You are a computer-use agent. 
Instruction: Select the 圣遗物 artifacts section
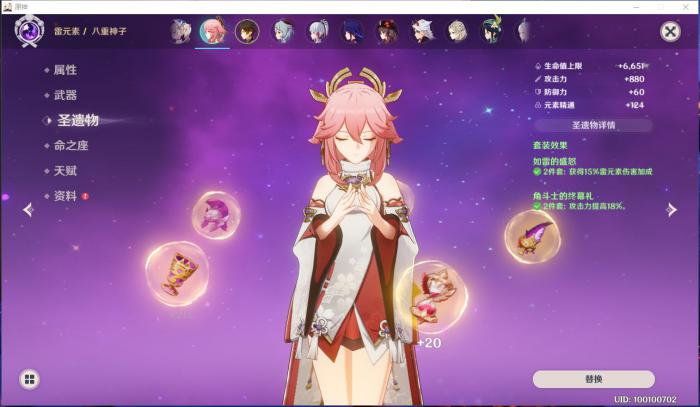click(x=77, y=120)
